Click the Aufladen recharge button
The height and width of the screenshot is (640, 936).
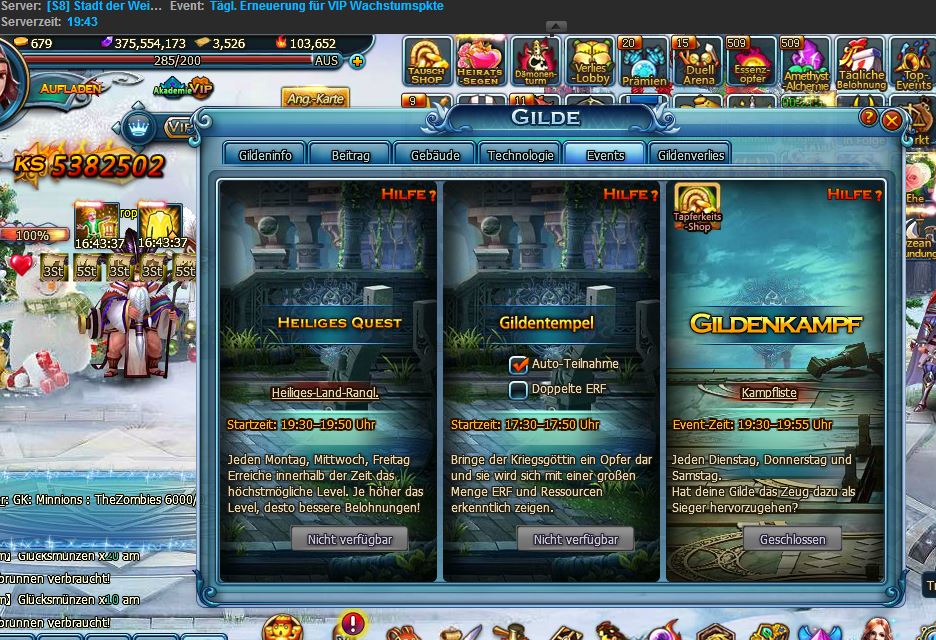[70, 88]
